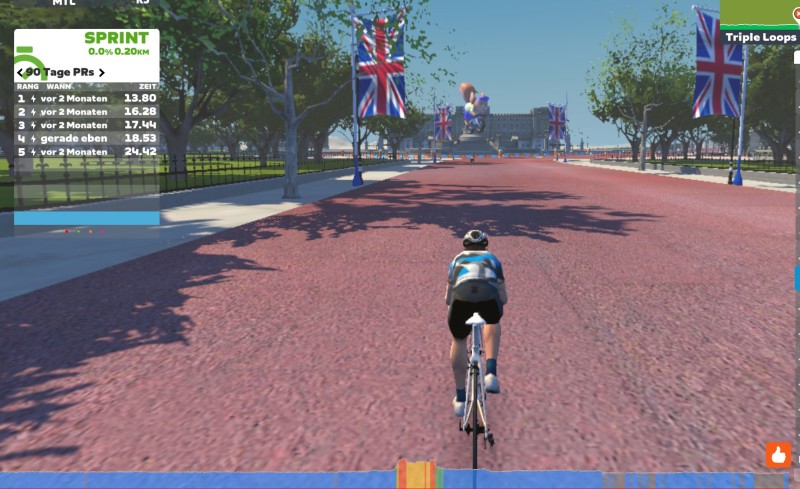Show the next sprint leaderboard with the right arrow
The height and width of the screenshot is (489, 800).
[101, 72]
